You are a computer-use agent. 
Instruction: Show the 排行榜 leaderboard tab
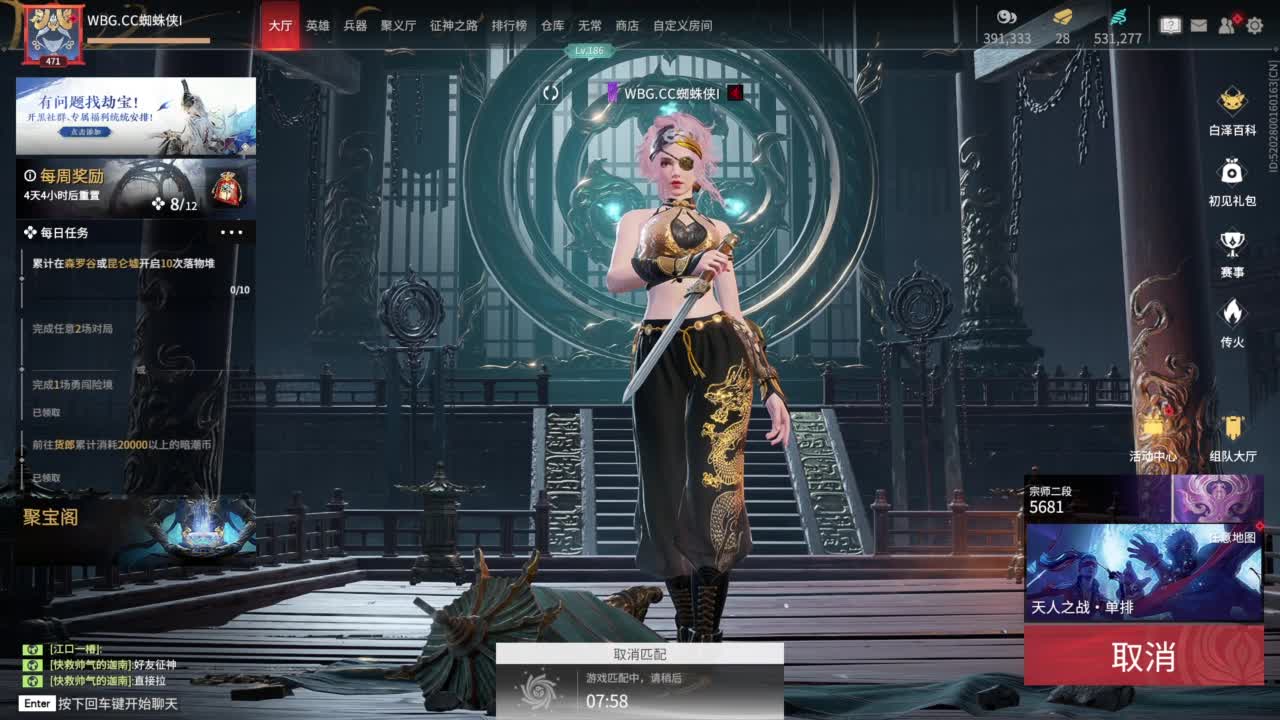coord(509,26)
